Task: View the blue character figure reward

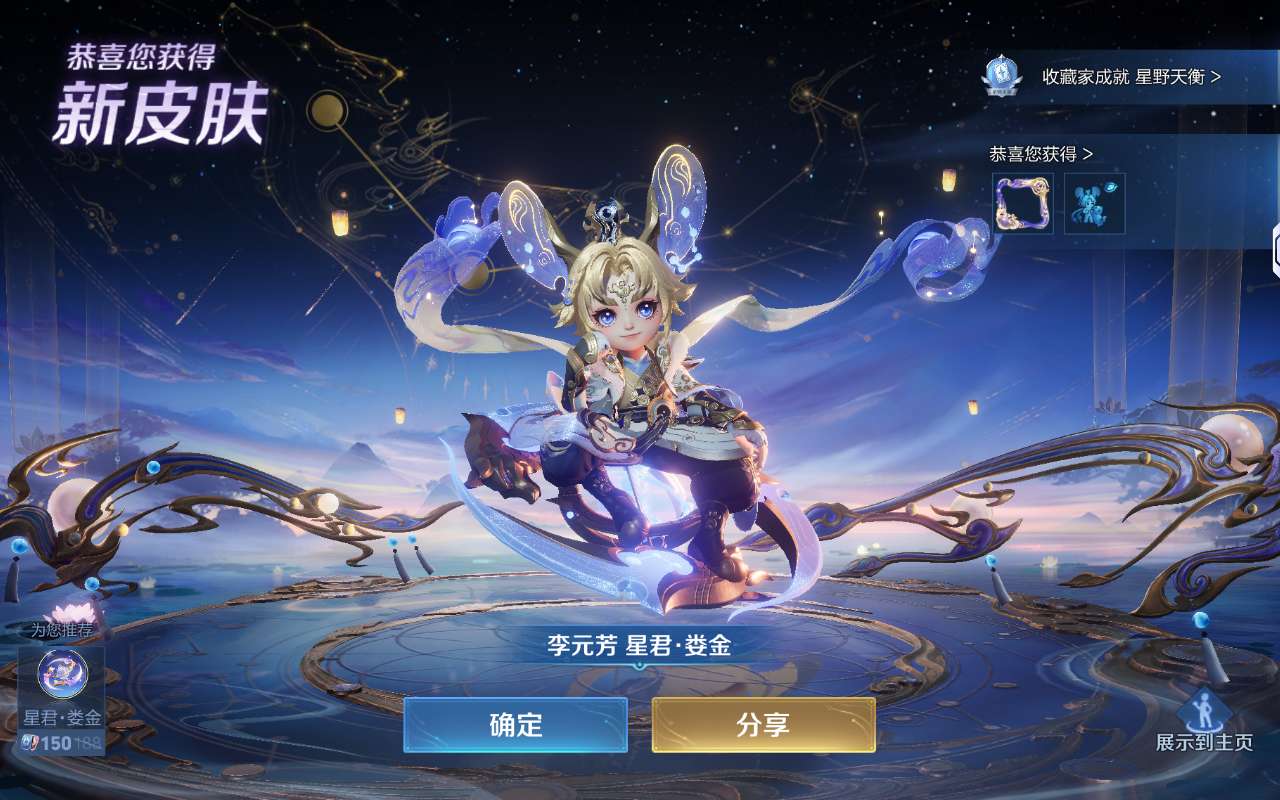Action: tap(1094, 203)
